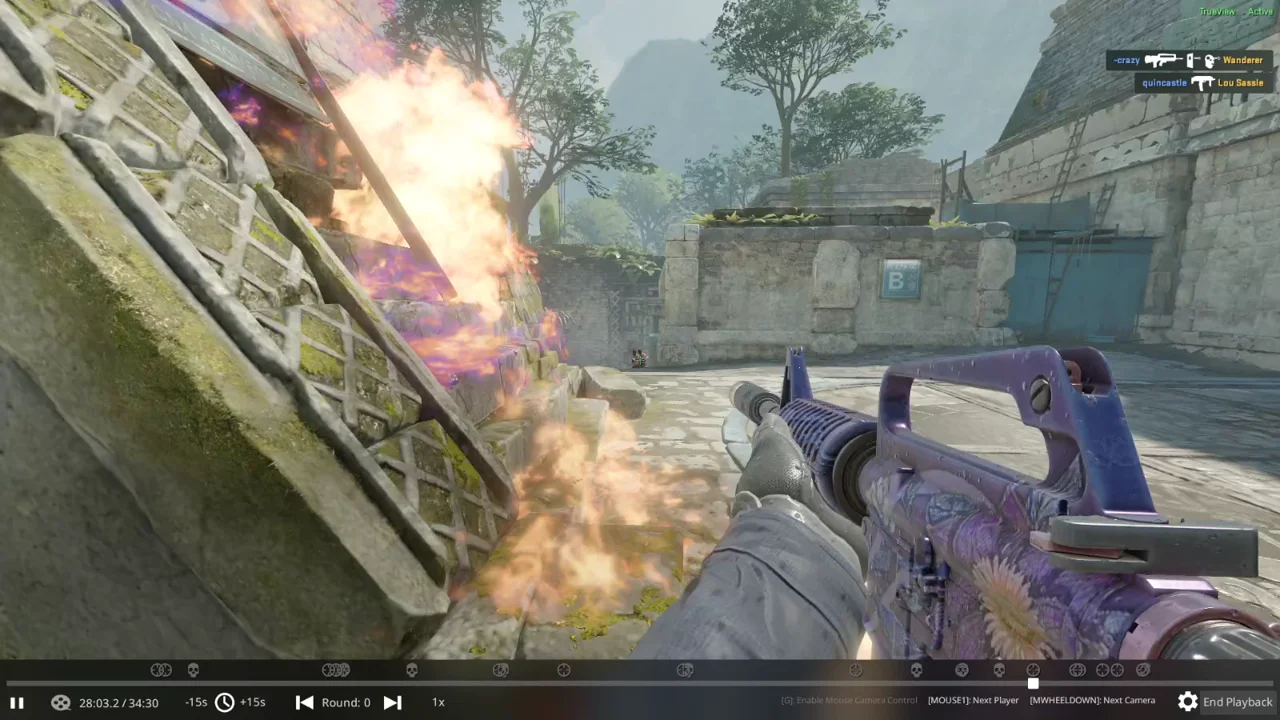Click the Round: 0 label to choose a round
1280x720 pixels.
click(346, 702)
